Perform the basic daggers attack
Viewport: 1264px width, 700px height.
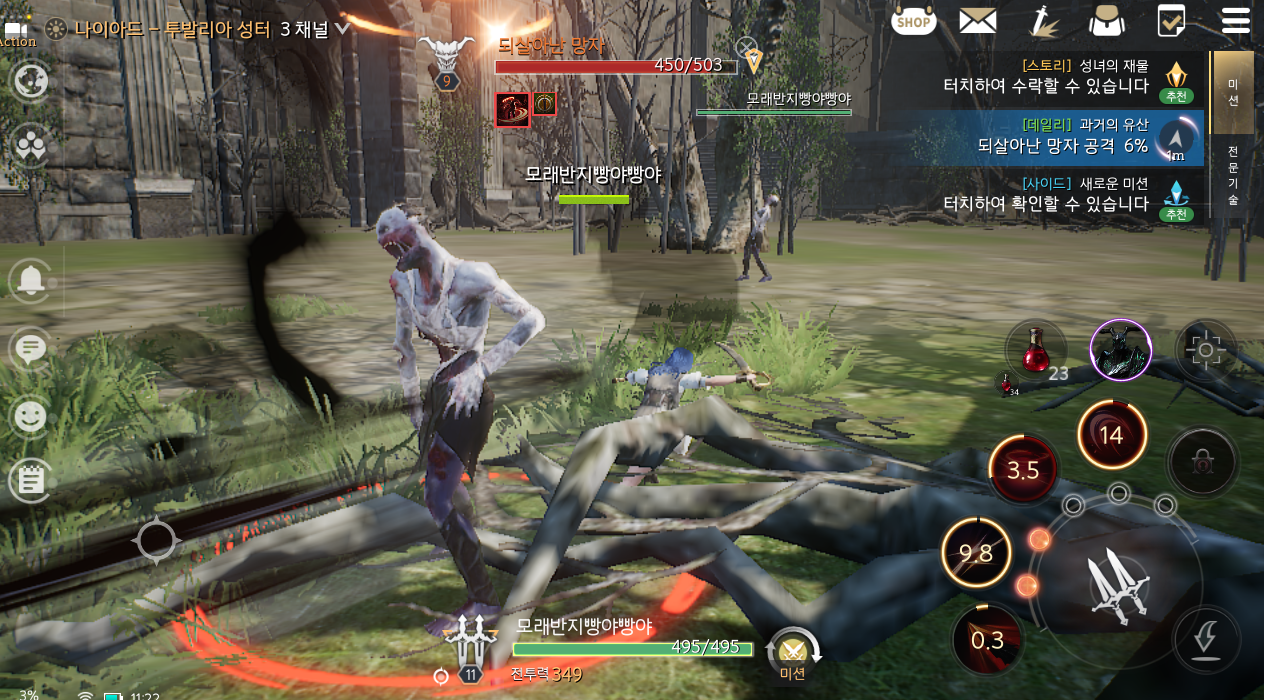click(x=1117, y=582)
